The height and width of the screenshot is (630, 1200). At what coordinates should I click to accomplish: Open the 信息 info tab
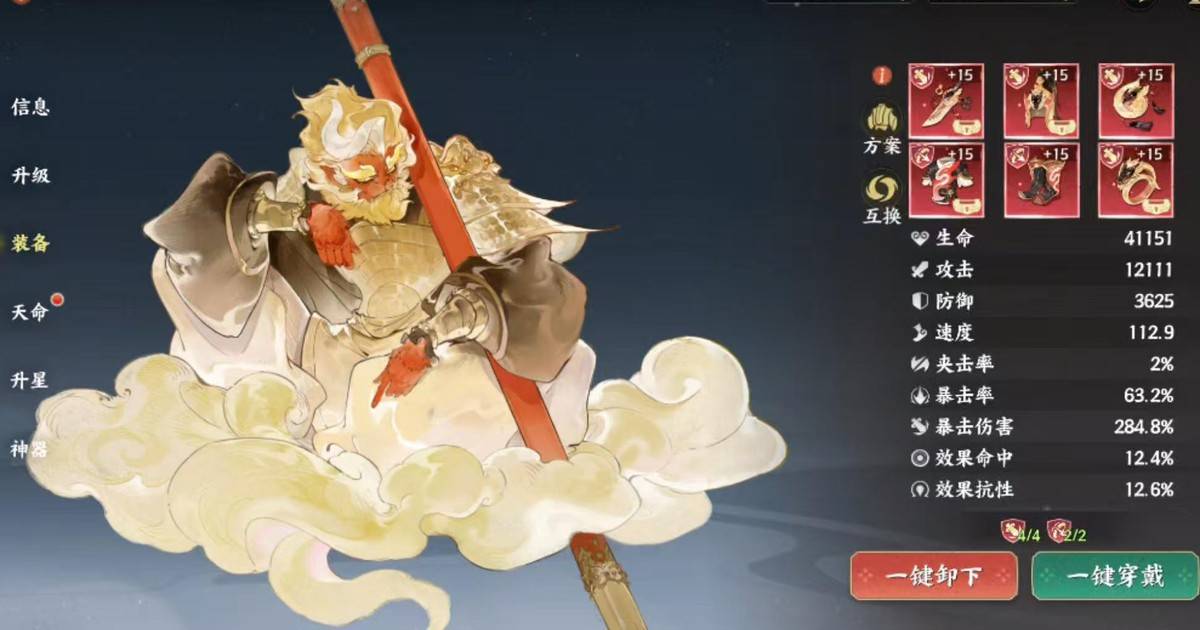(x=31, y=107)
